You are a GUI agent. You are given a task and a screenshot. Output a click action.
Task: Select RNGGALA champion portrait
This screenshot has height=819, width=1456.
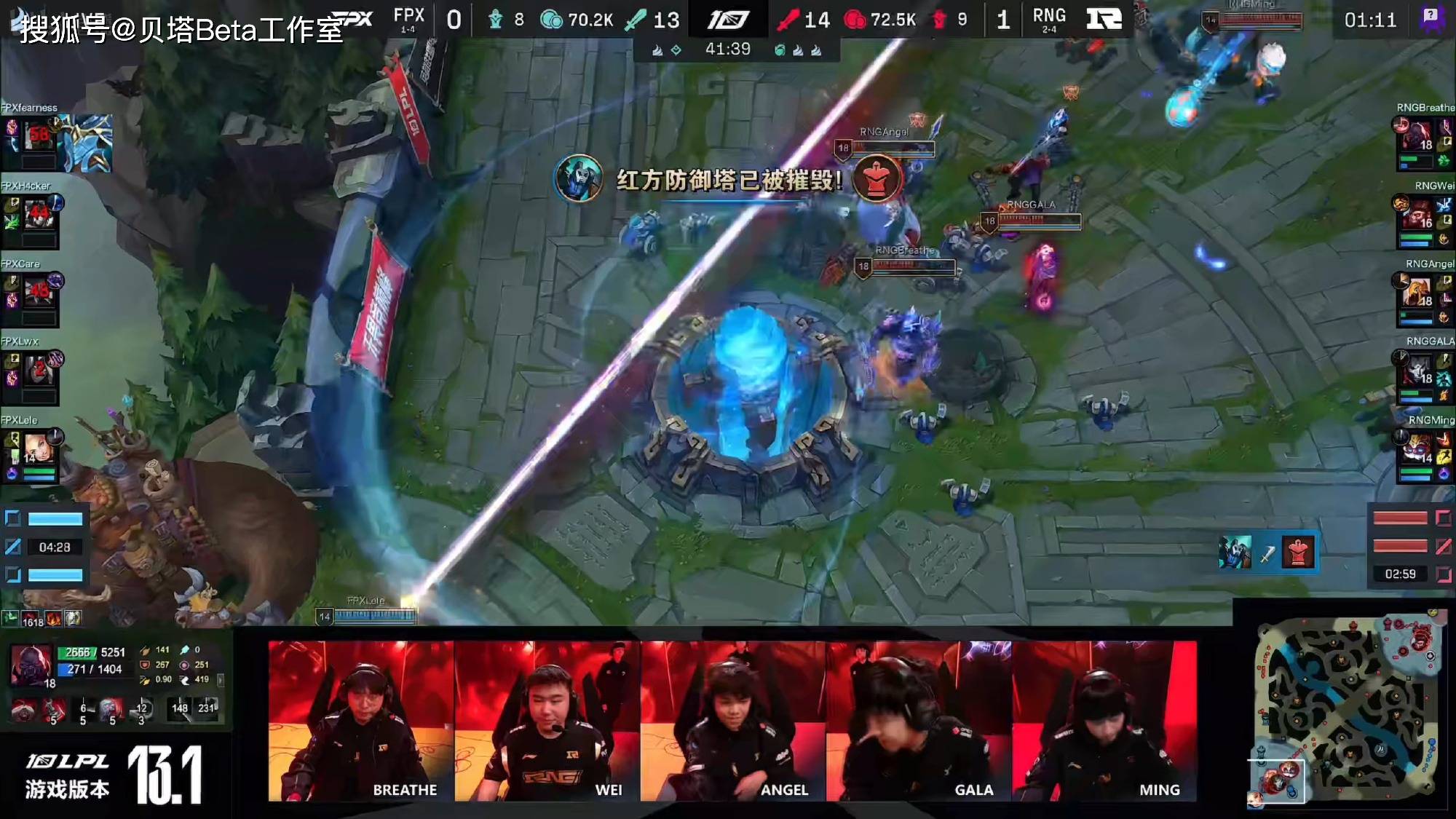(x=1417, y=371)
